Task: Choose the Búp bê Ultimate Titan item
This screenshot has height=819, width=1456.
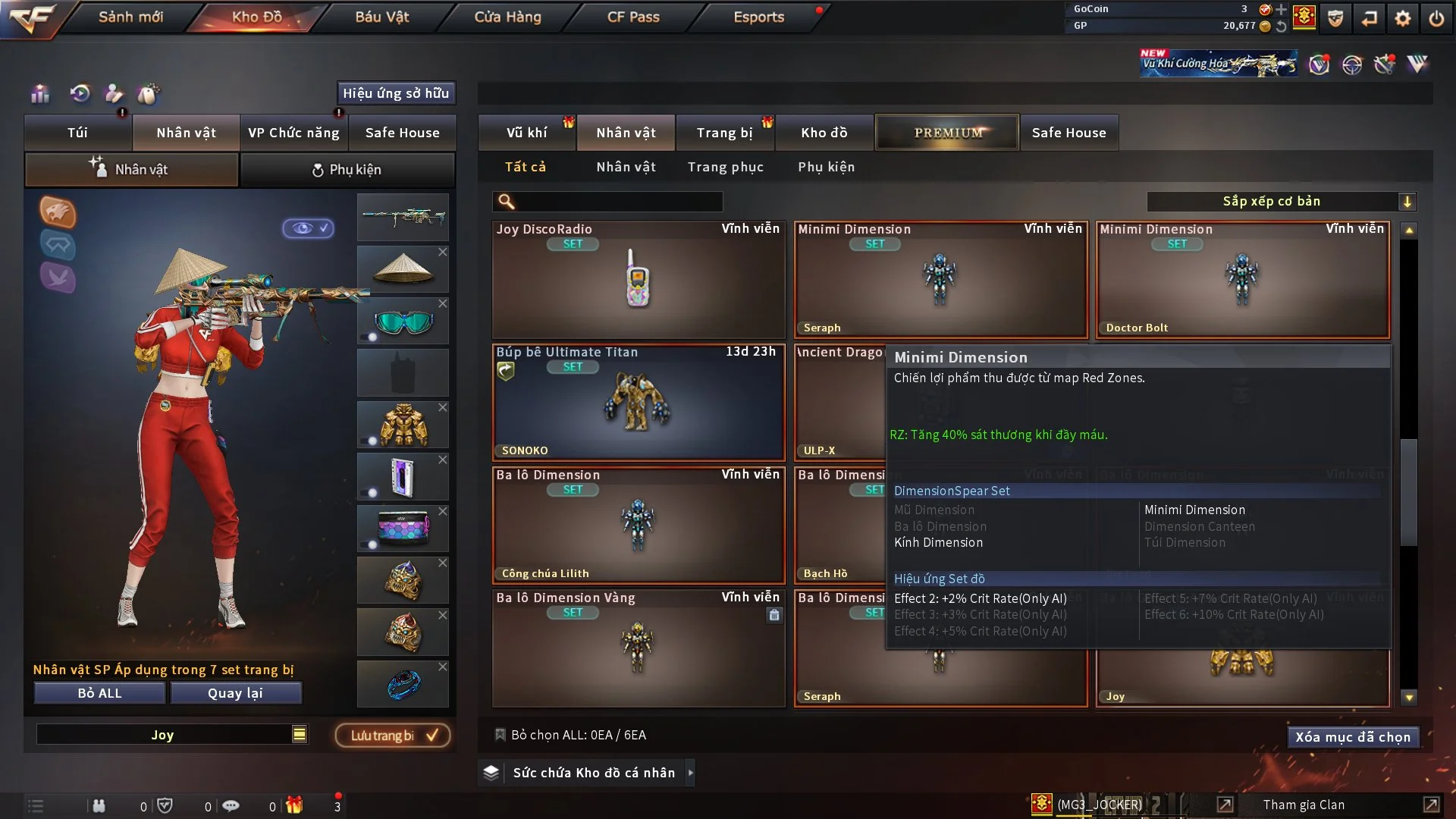Action: click(x=638, y=402)
